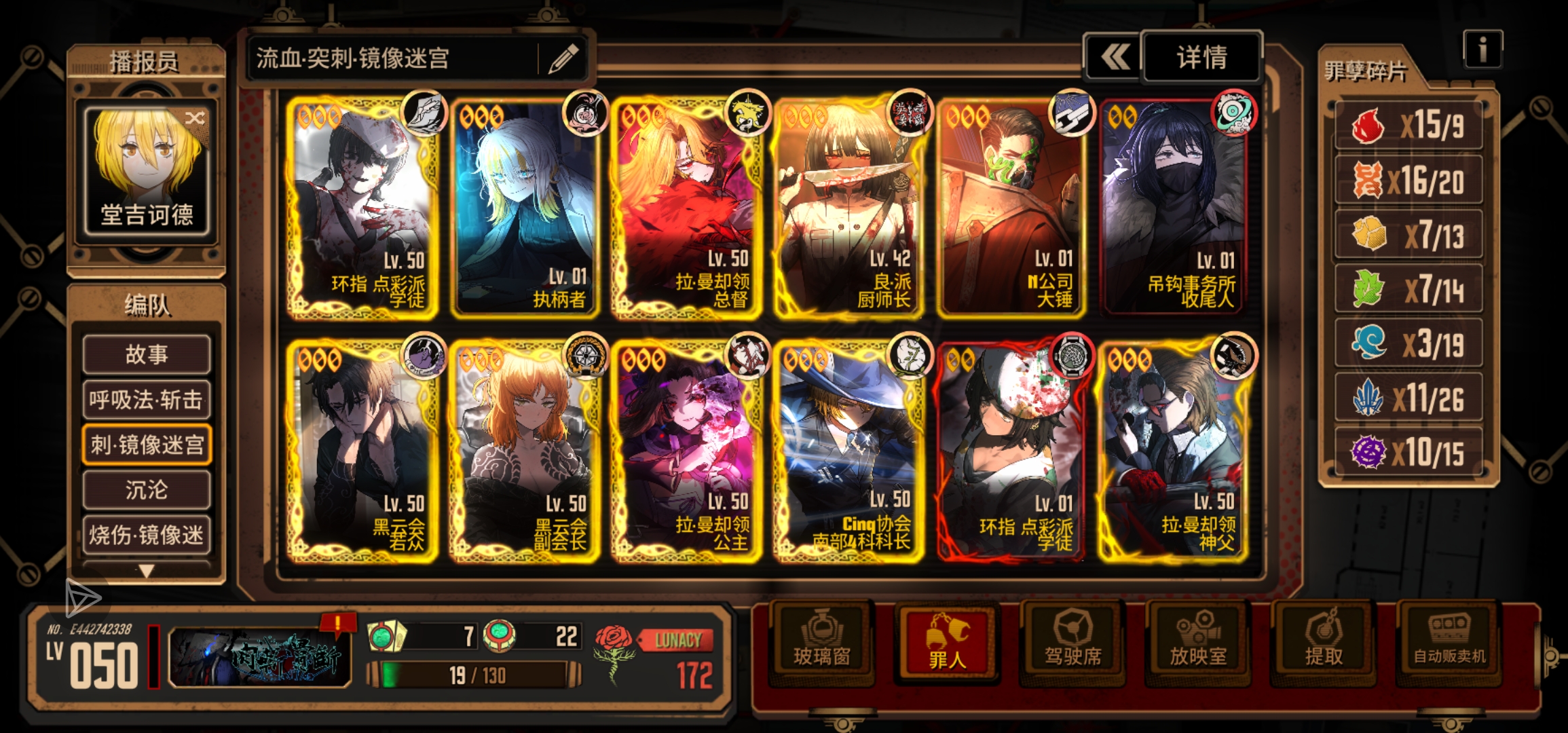
Task: Open the info button above sin fragments
Action: (1482, 49)
